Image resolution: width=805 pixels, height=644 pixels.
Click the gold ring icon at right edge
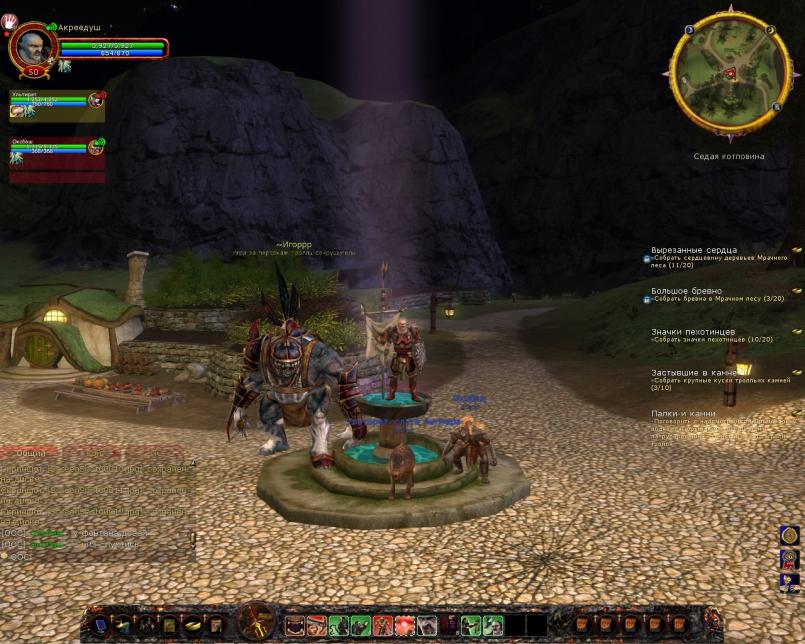789,536
